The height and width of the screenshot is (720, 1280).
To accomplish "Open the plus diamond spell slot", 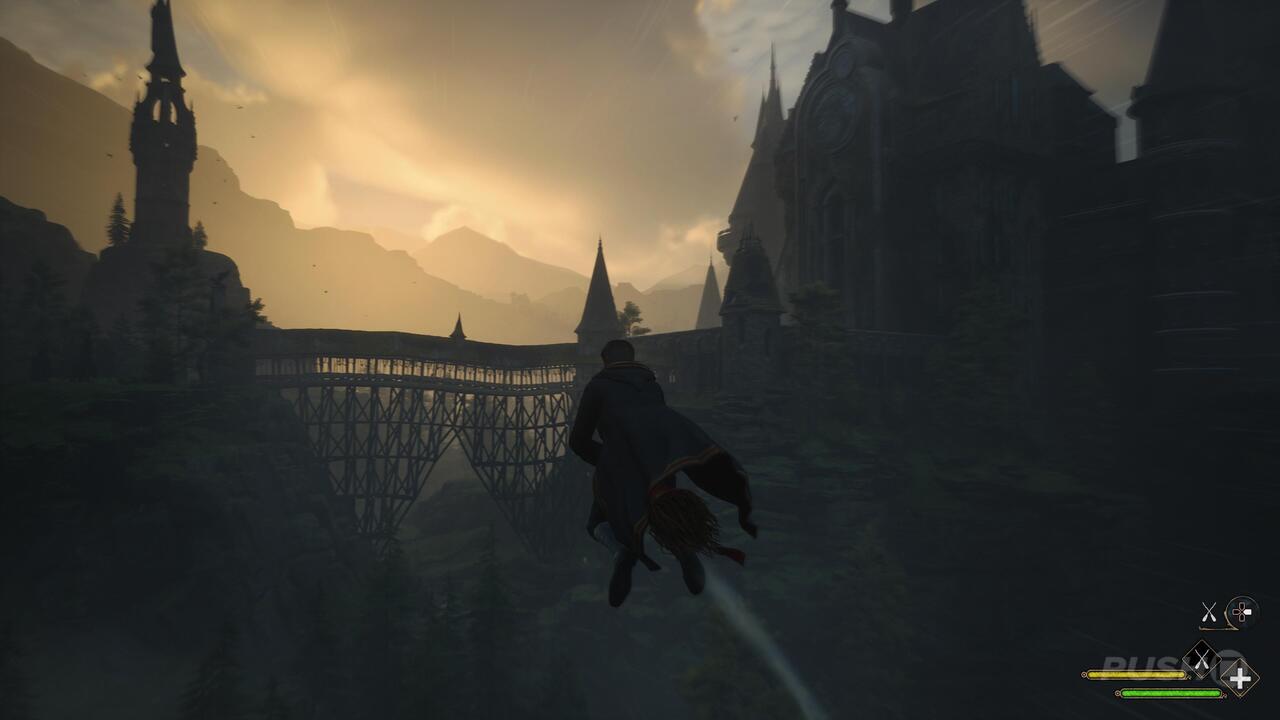I will (1240, 679).
